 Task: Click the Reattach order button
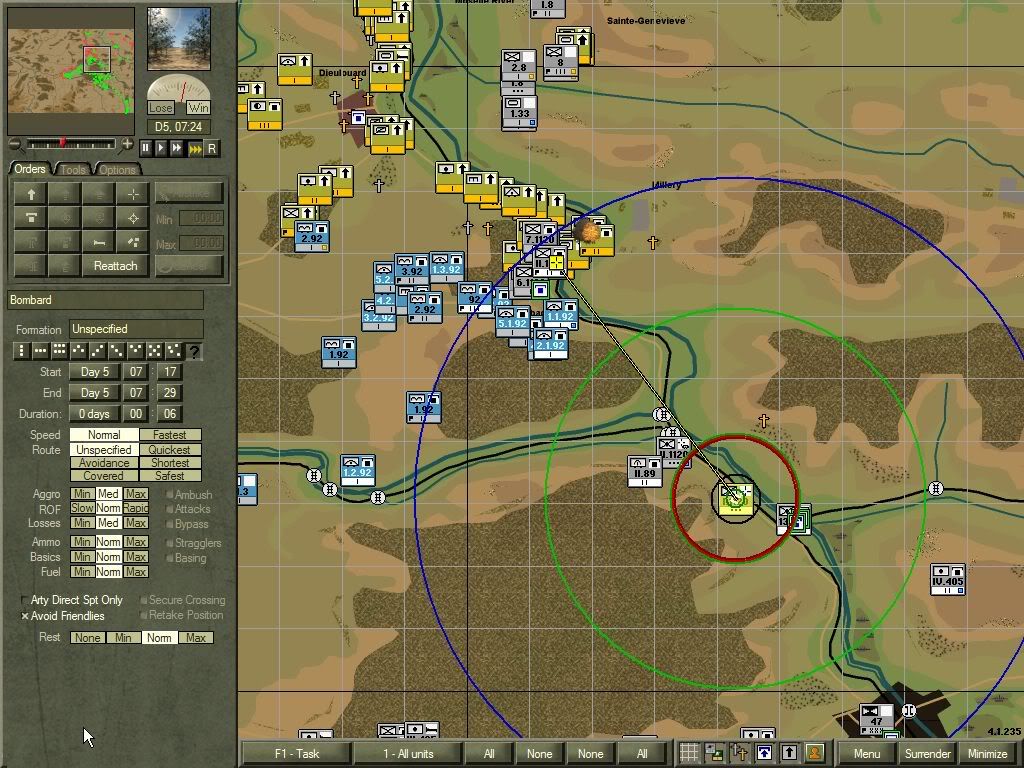[115, 265]
